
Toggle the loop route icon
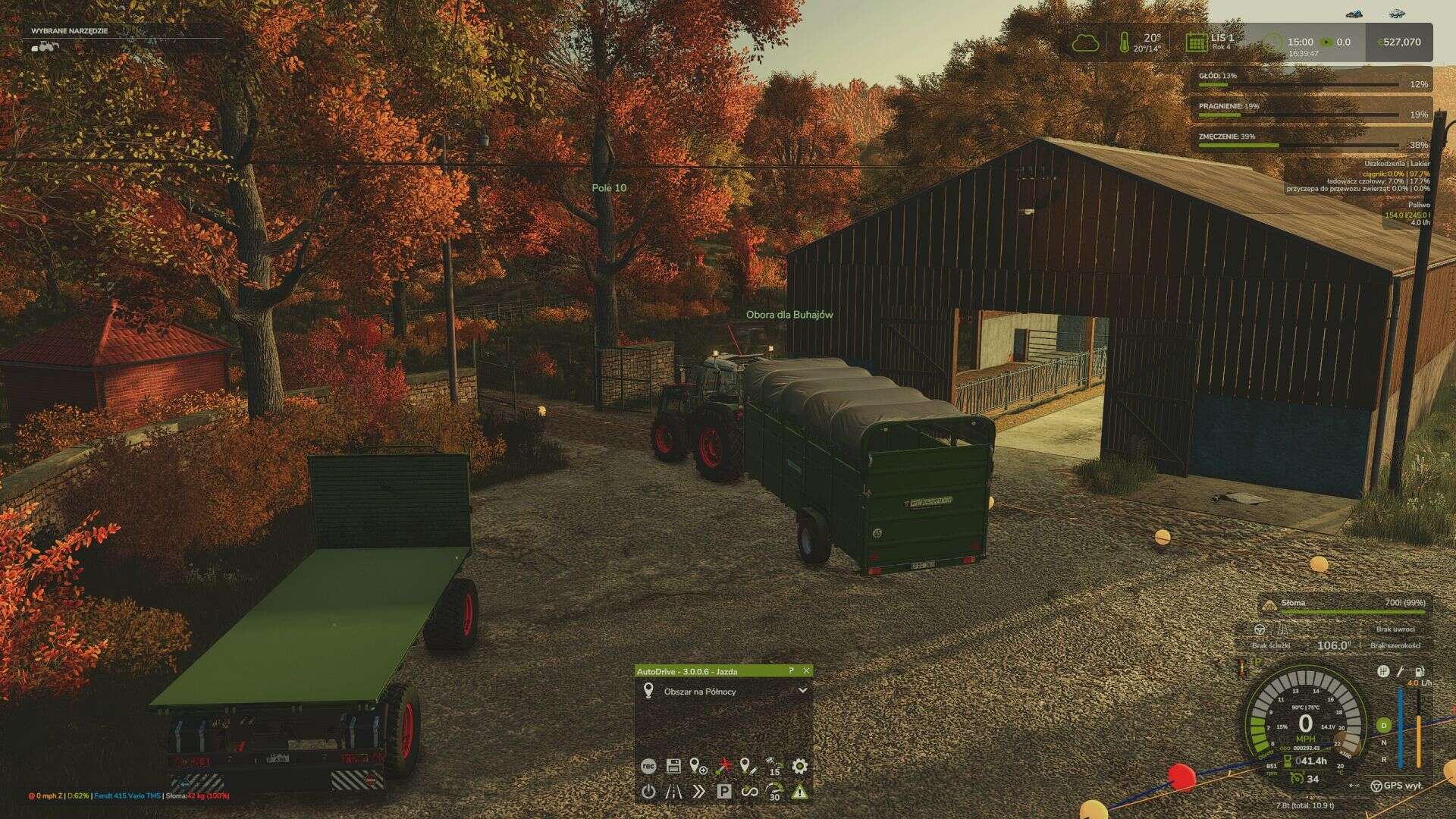tap(749, 792)
